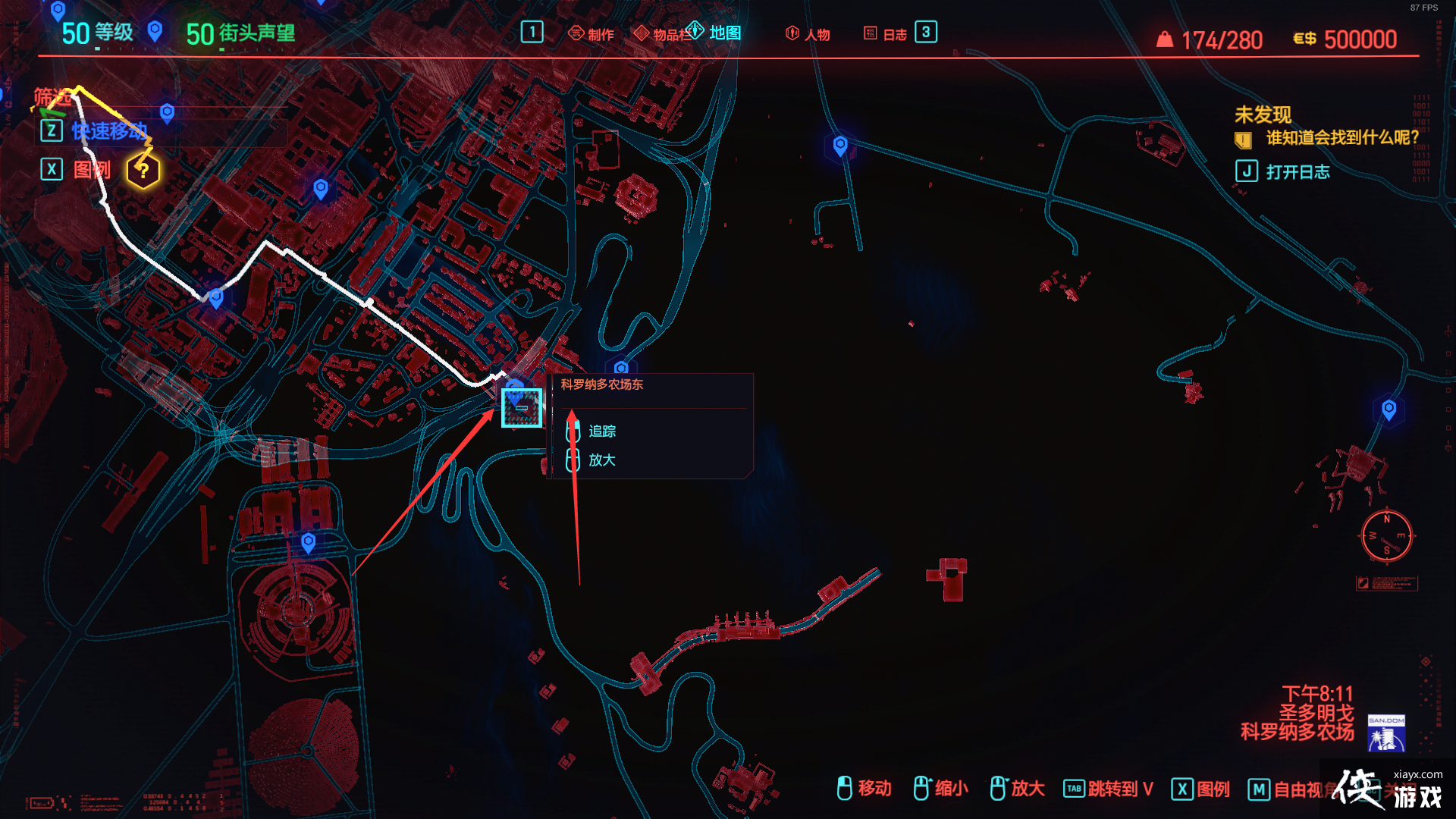Switch to the 制作 crafting tab

(591, 34)
